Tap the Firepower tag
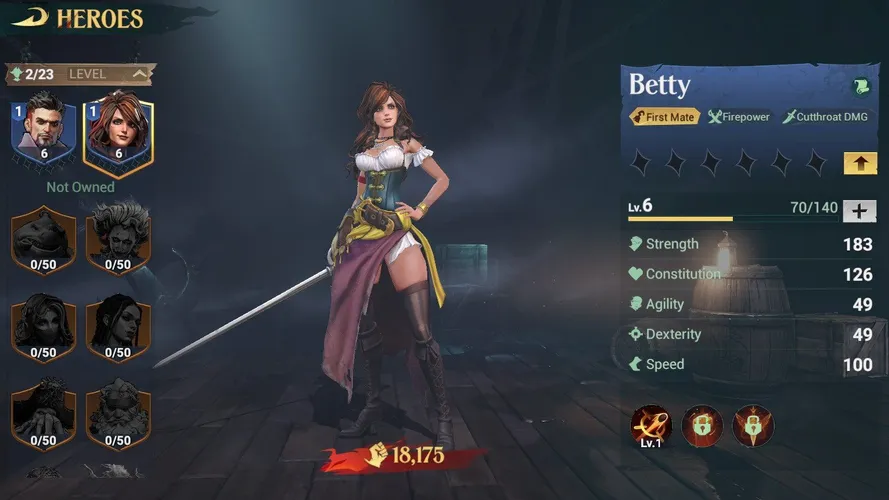This screenshot has height=500, width=889. pyautogui.click(x=739, y=117)
